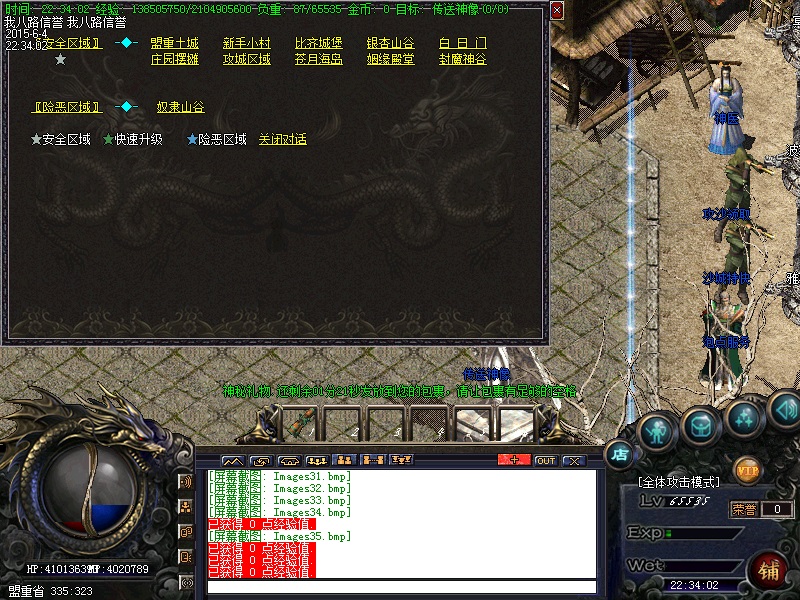Viewport: 800px width, 600px height.
Task: Select the 姻缘殿堂 link
Action: [x=390, y=59]
